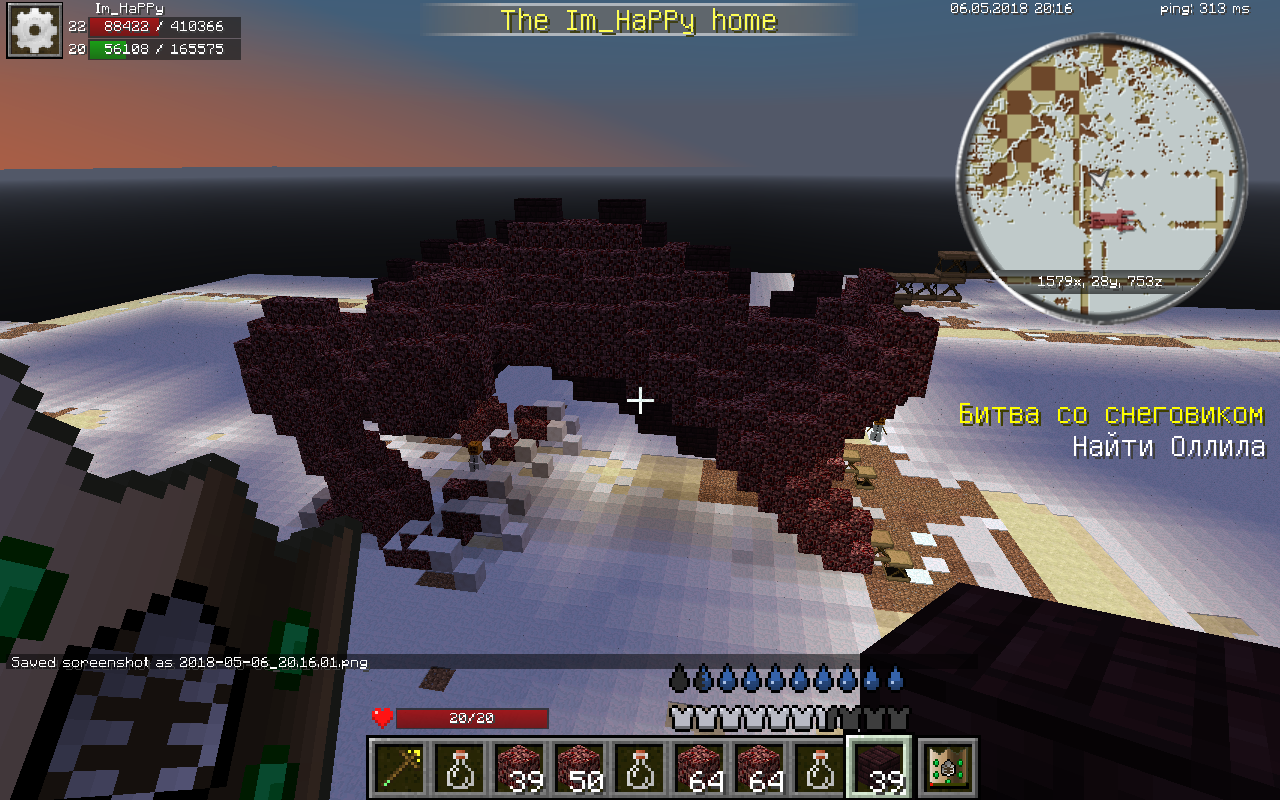Click the circular minimap

1103,177
